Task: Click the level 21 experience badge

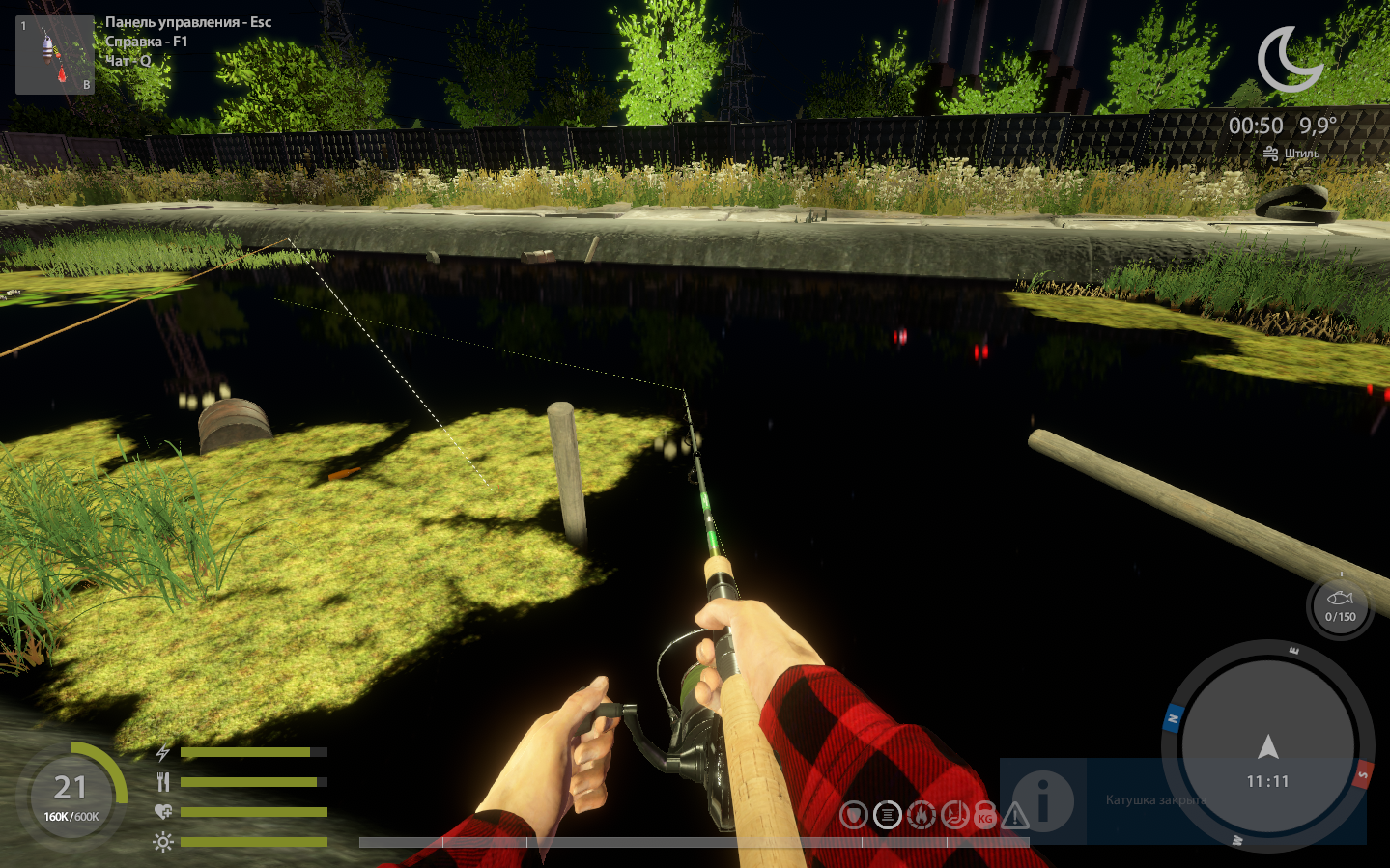Action: [x=71, y=795]
